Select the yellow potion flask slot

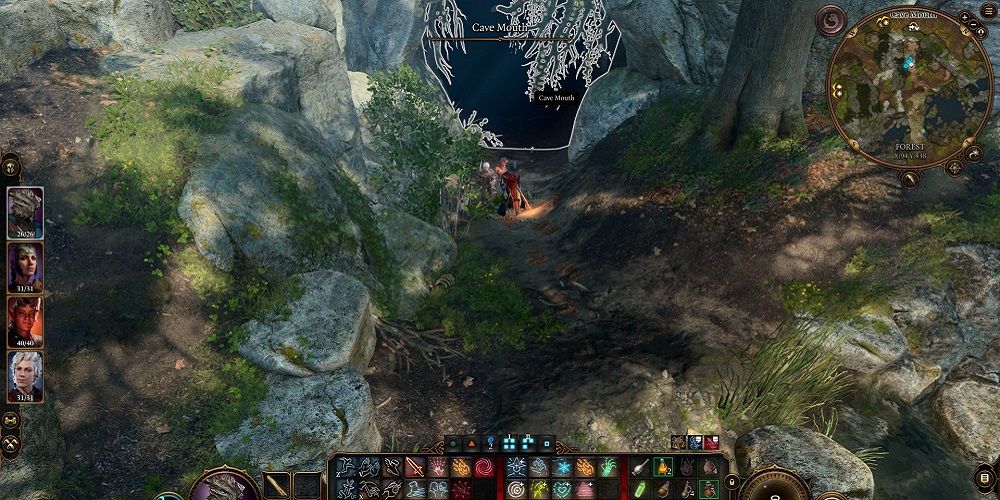(662, 467)
